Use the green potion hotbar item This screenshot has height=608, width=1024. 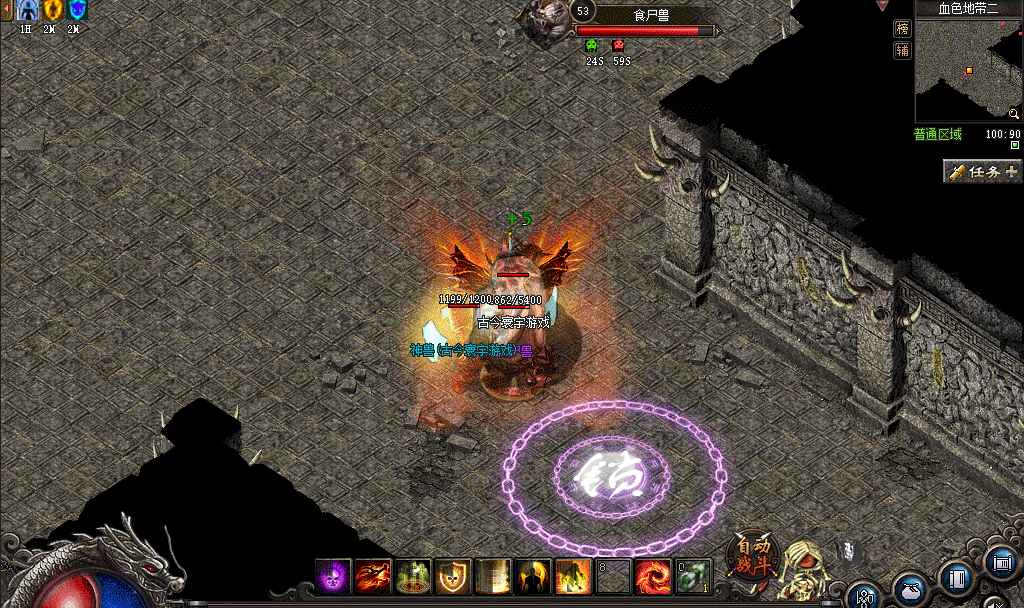(x=692, y=576)
